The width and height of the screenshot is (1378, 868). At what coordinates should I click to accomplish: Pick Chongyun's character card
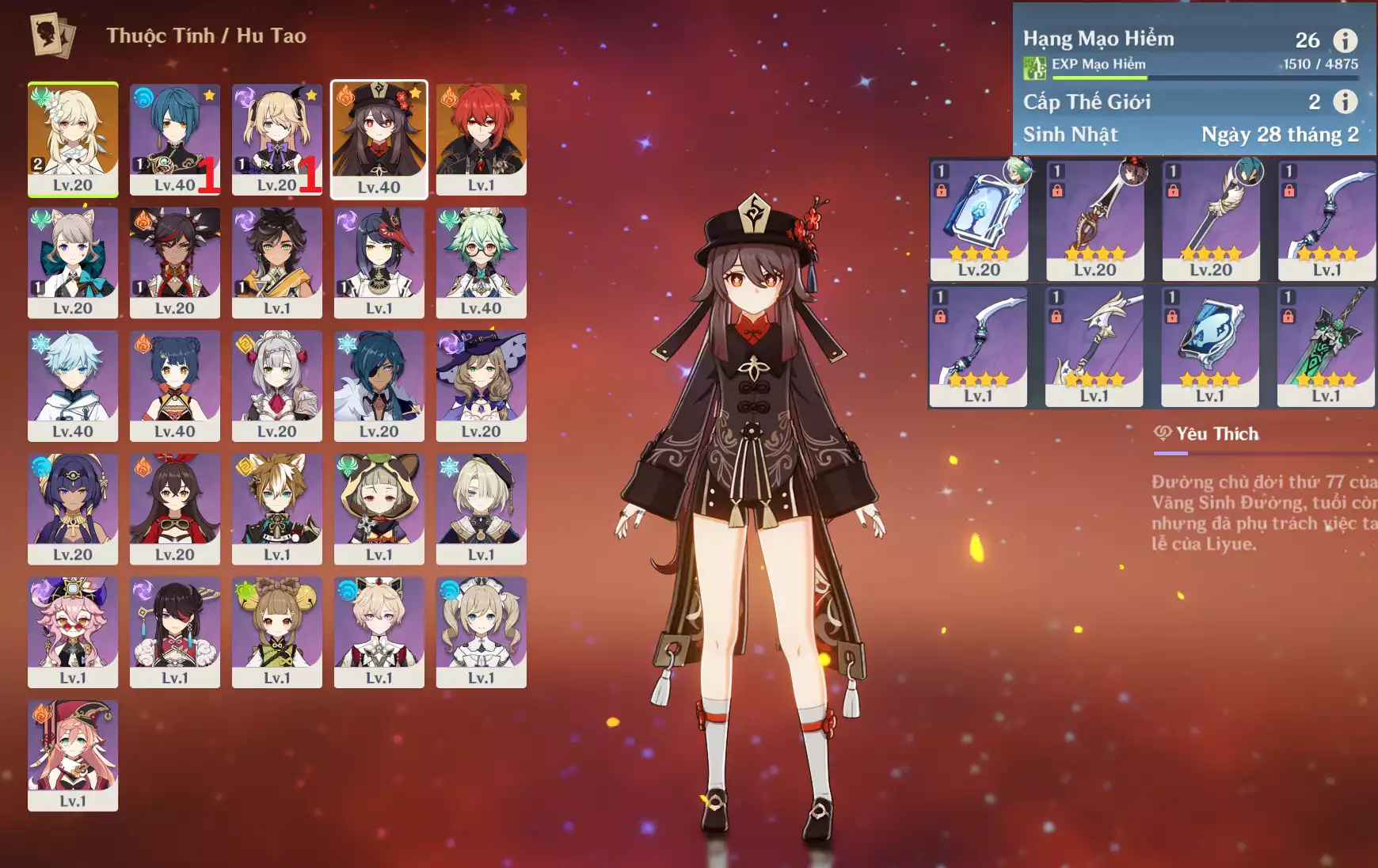[73, 386]
